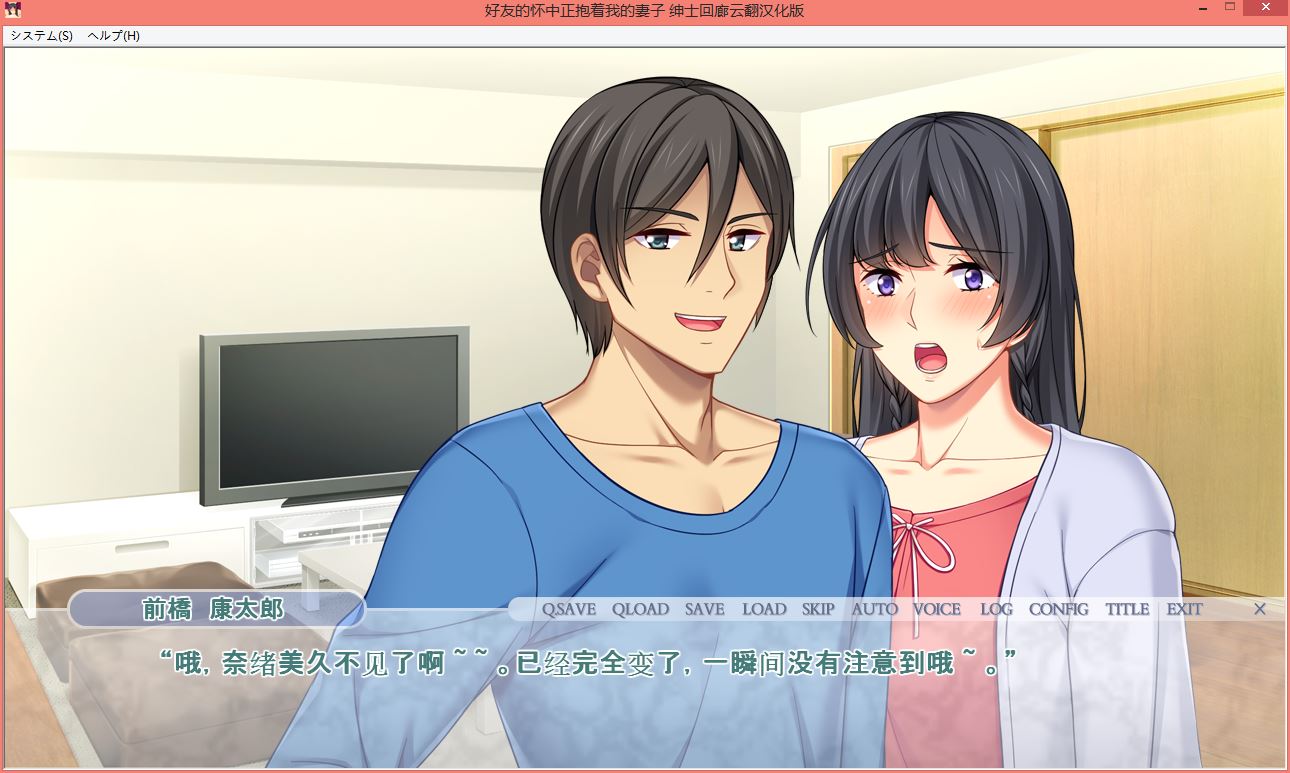Open the LOAD screen

[764, 609]
